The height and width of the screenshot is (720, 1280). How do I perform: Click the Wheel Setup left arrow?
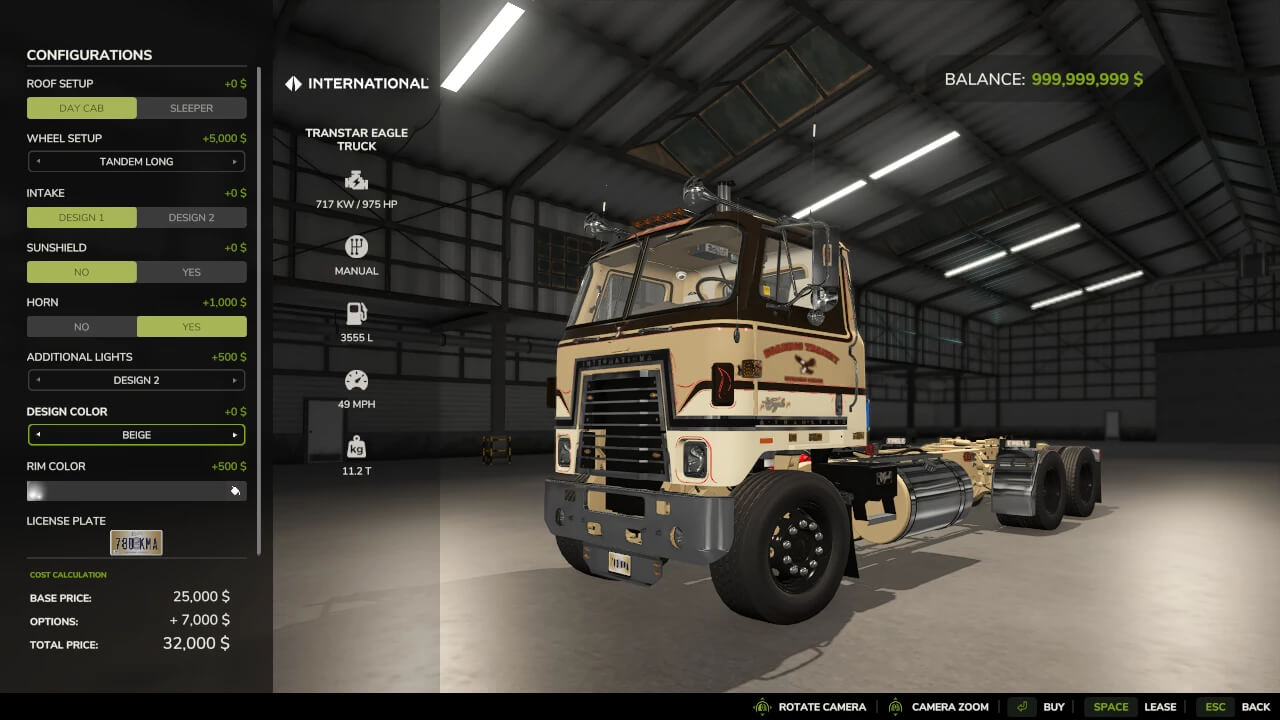point(38,162)
